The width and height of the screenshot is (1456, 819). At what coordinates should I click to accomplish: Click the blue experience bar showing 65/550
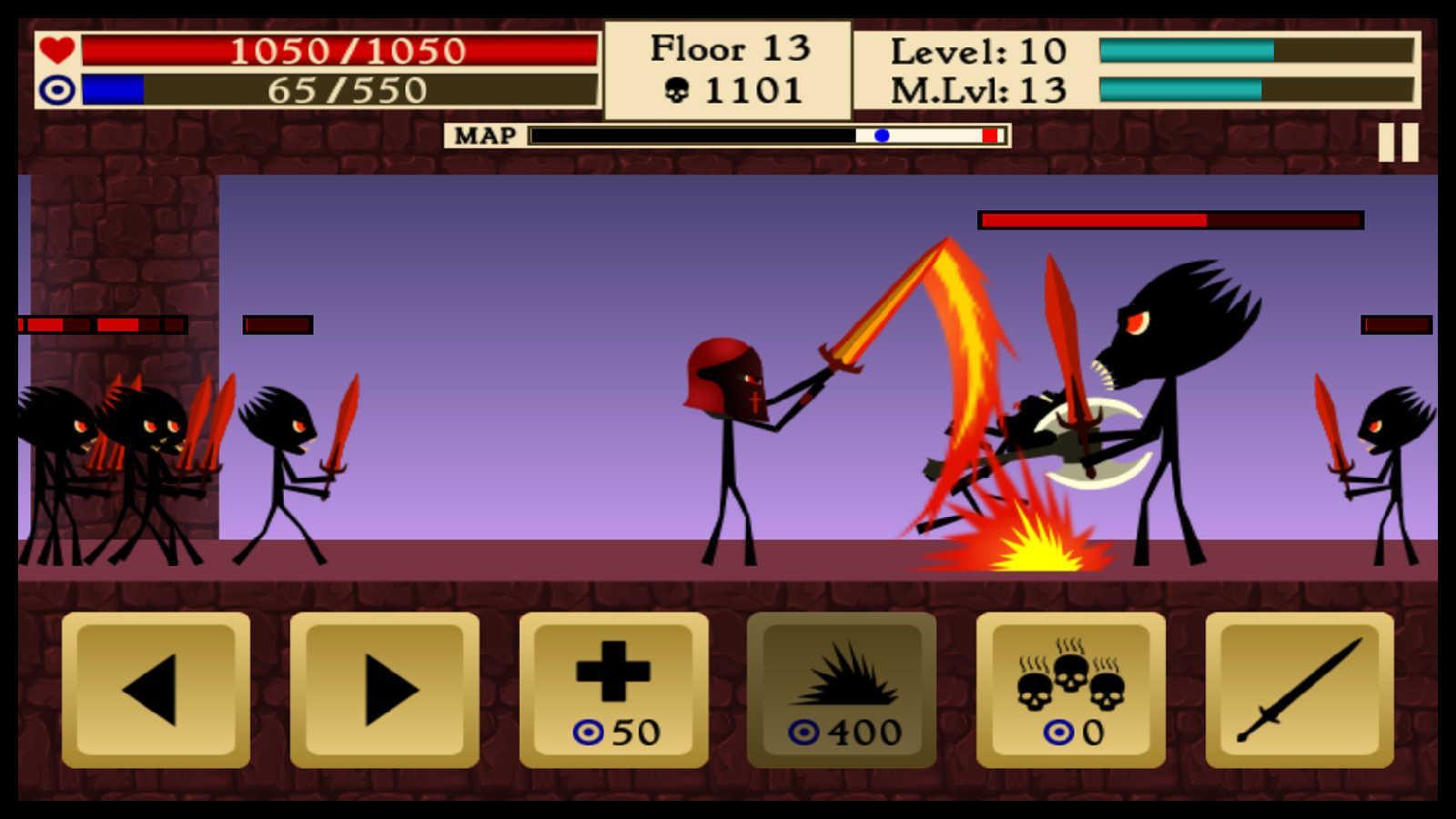point(337,90)
